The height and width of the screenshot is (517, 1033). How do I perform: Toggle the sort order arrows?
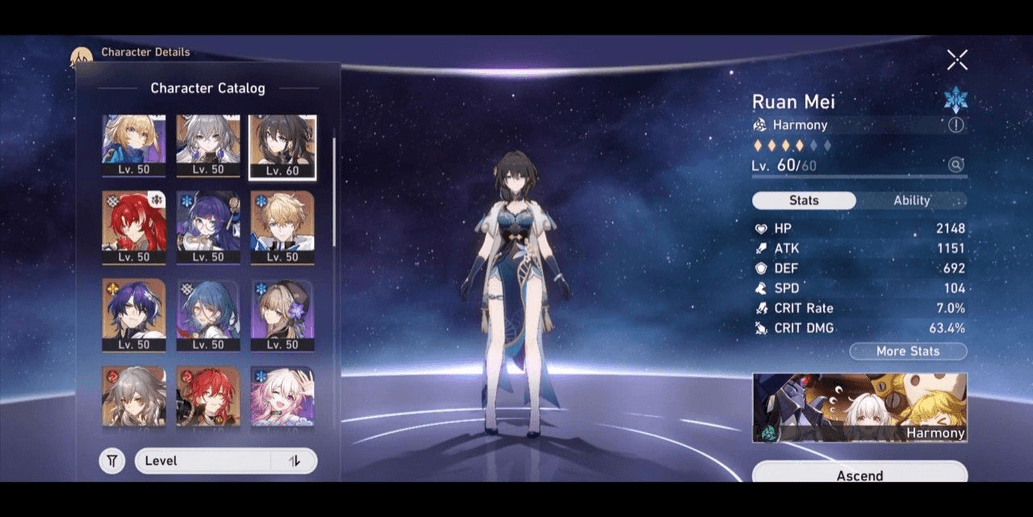295,461
